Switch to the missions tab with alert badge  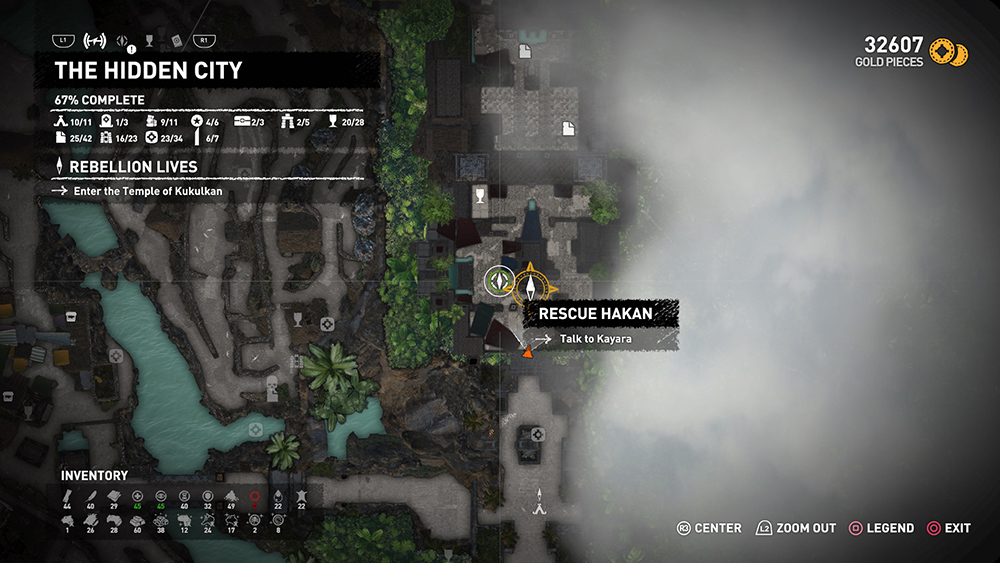coord(123,41)
